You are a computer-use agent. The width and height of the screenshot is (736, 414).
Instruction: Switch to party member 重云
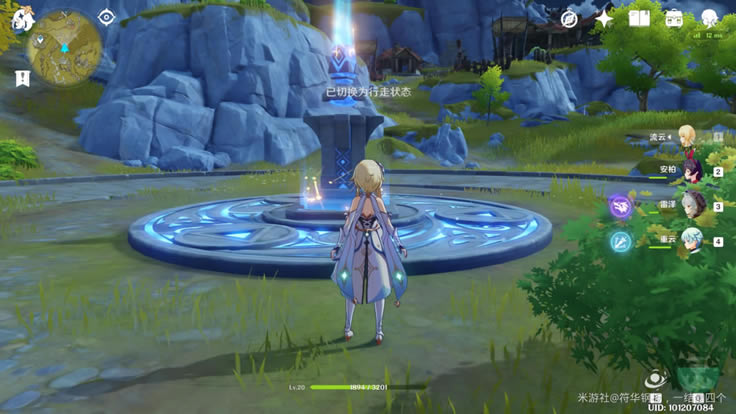692,240
